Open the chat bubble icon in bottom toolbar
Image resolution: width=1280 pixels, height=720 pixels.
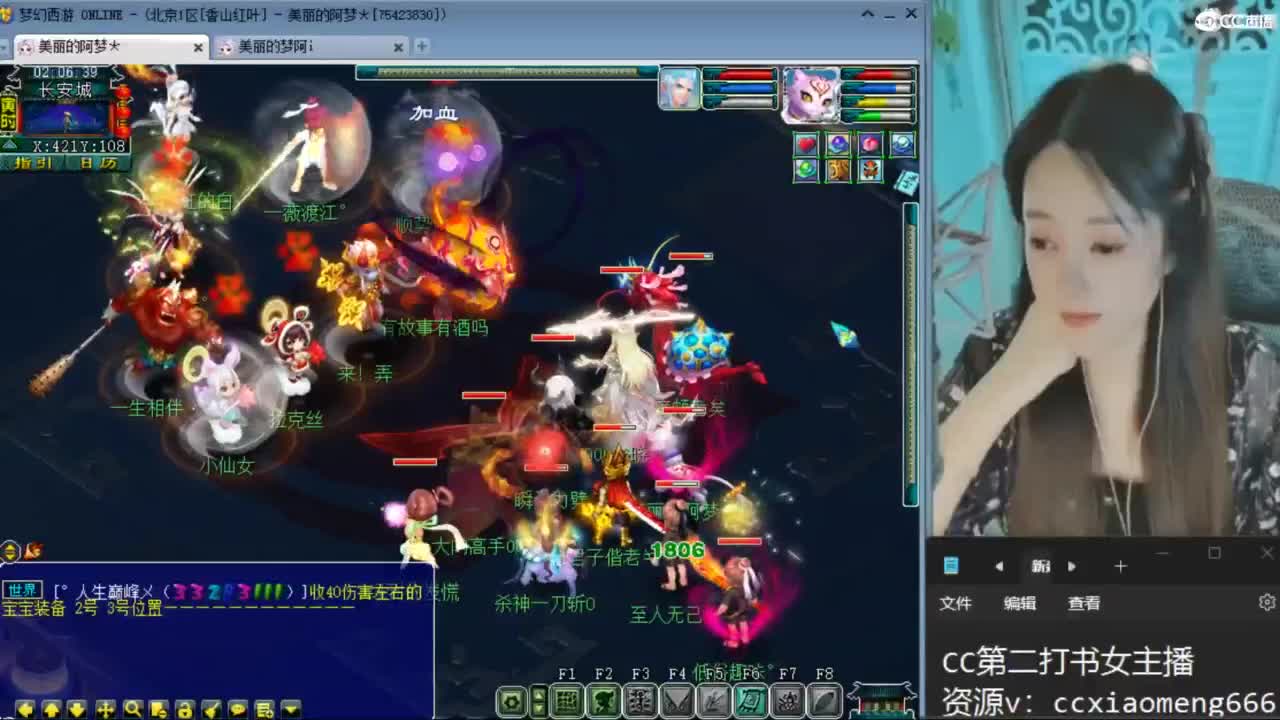click(237, 708)
